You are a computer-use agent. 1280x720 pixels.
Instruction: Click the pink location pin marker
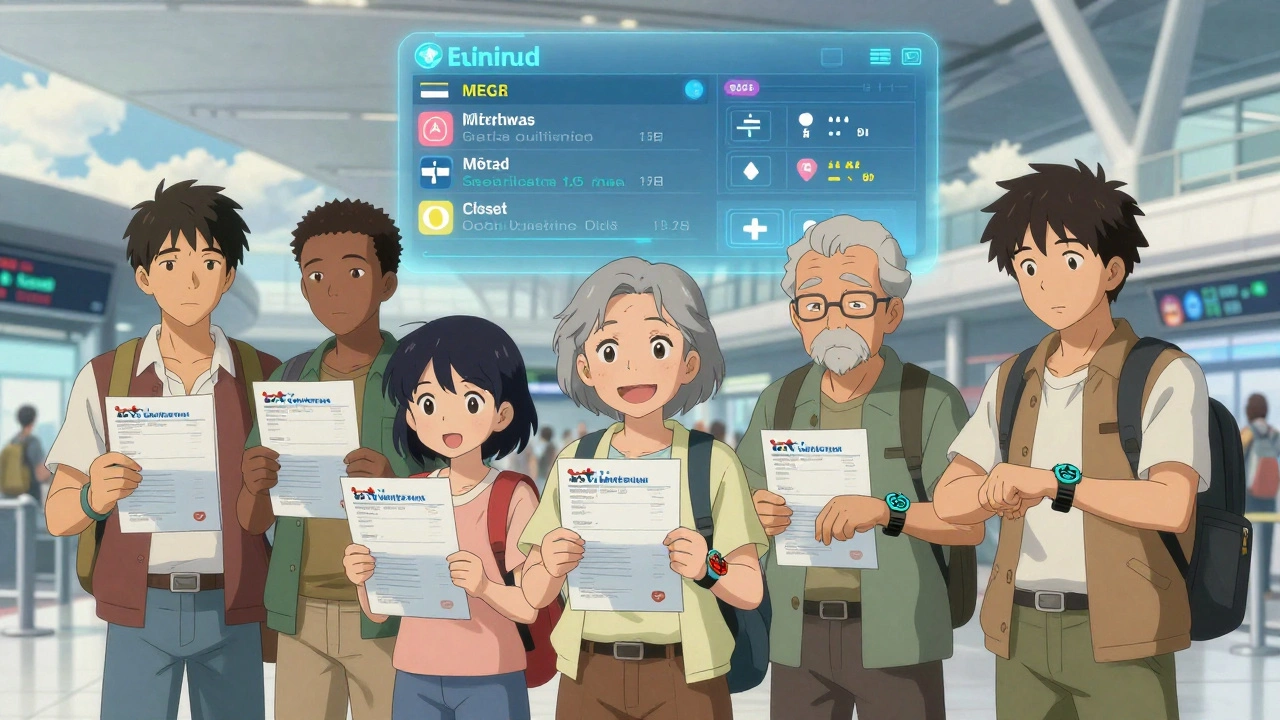coord(806,171)
